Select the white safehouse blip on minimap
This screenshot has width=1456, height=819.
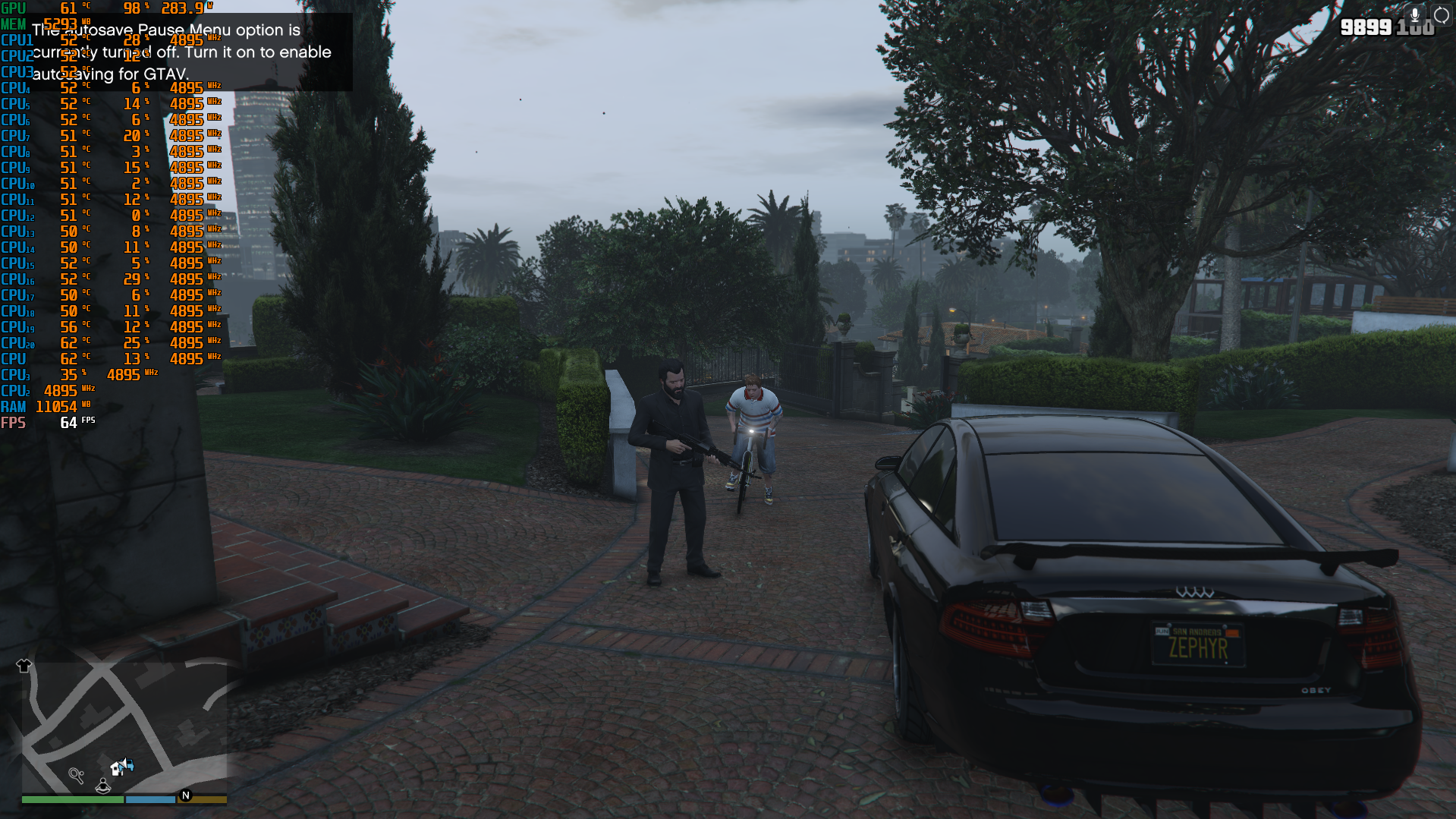point(118,768)
